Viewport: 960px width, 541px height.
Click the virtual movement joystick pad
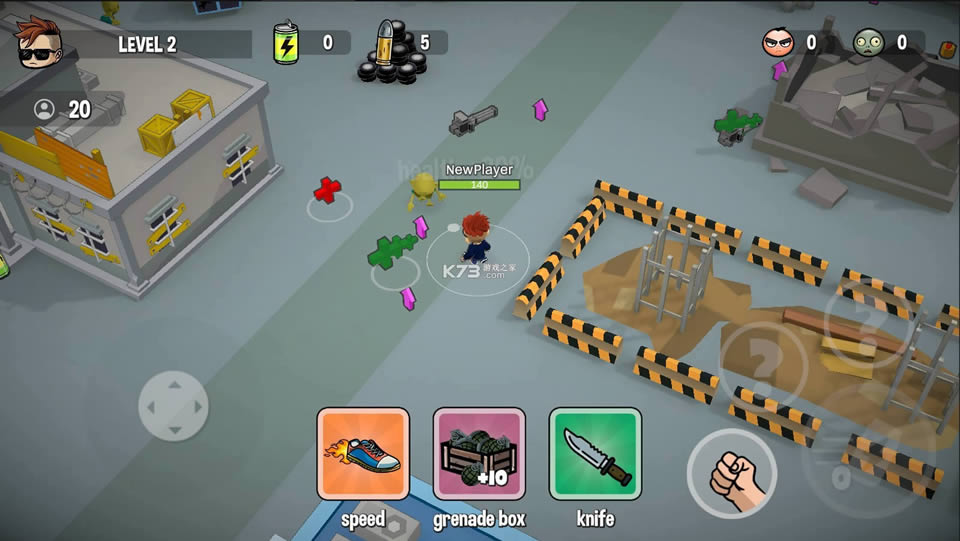coord(173,405)
